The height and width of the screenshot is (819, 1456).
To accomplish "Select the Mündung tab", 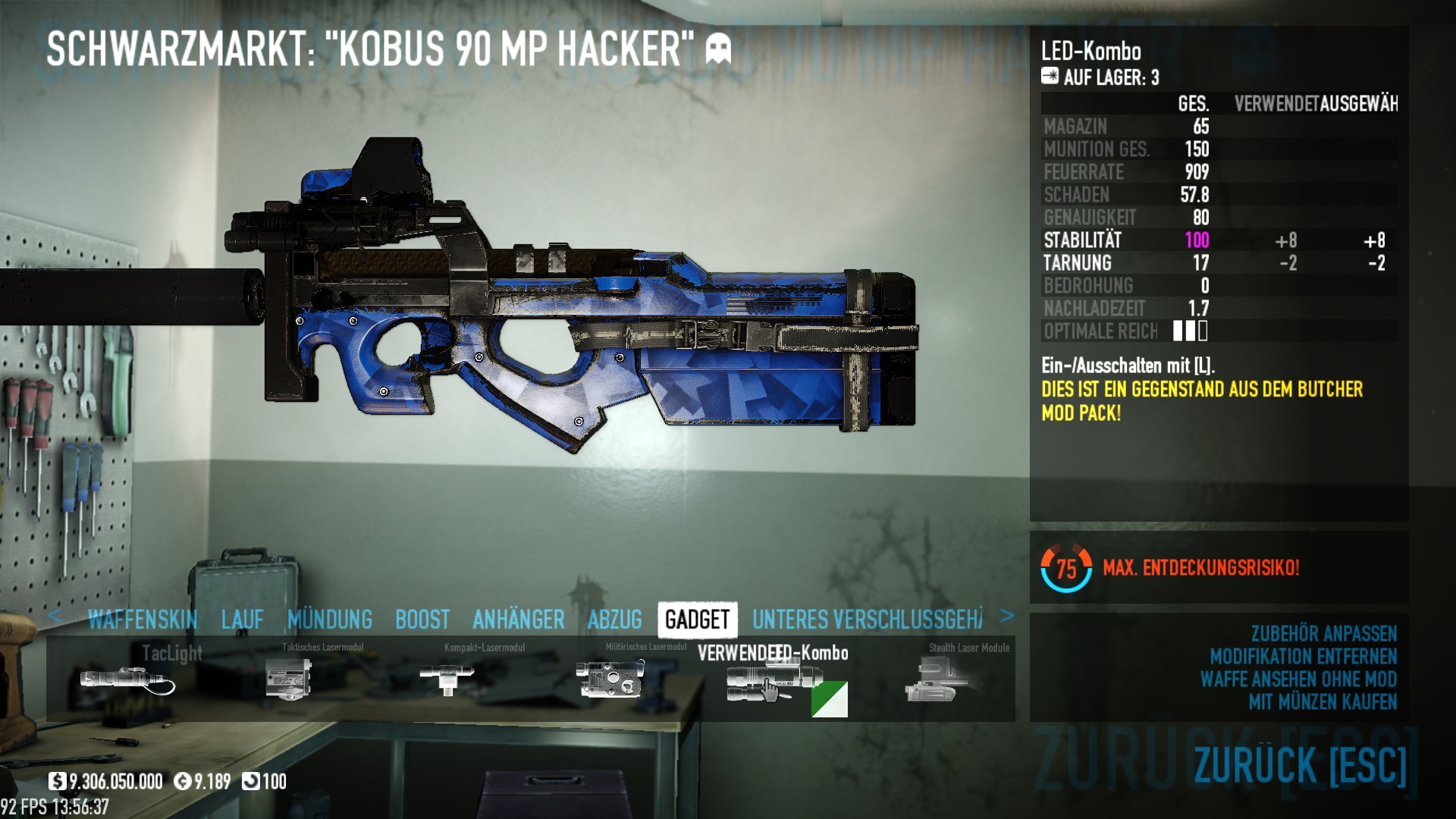I will (330, 620).
